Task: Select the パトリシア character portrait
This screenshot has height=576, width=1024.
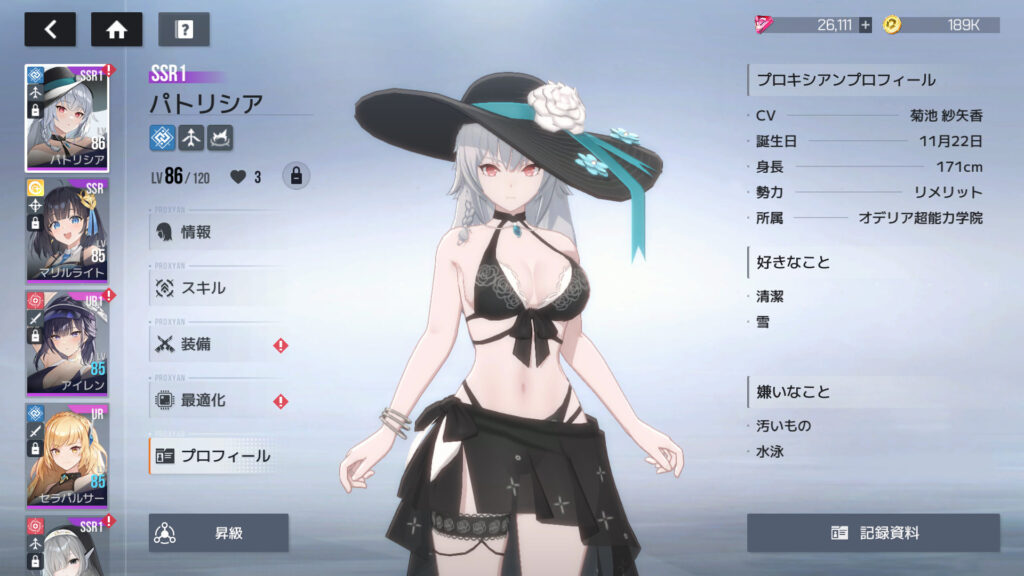Action: coord(67,118)
